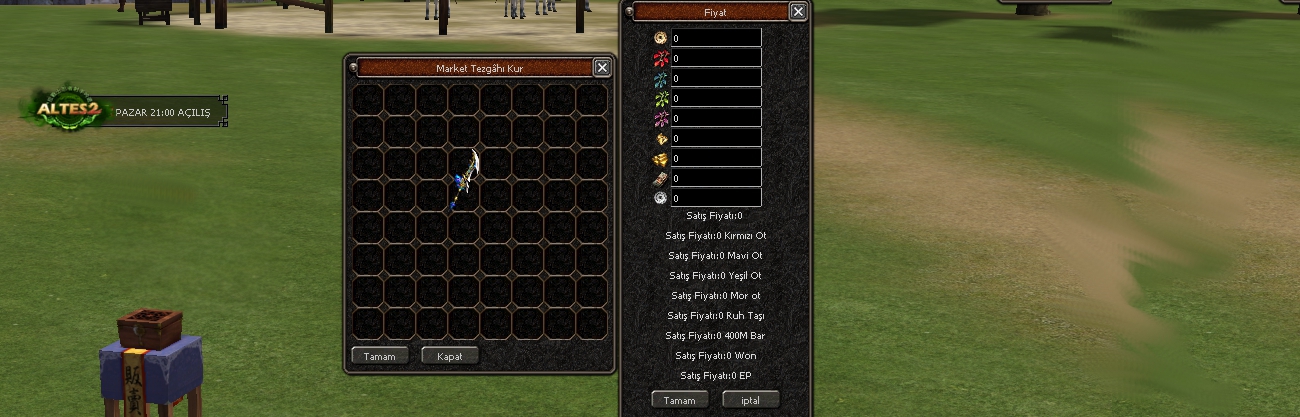Viewport: 1300px width, 417px height.
Task: Close the Fiyat price window
Action: [797, 12]
